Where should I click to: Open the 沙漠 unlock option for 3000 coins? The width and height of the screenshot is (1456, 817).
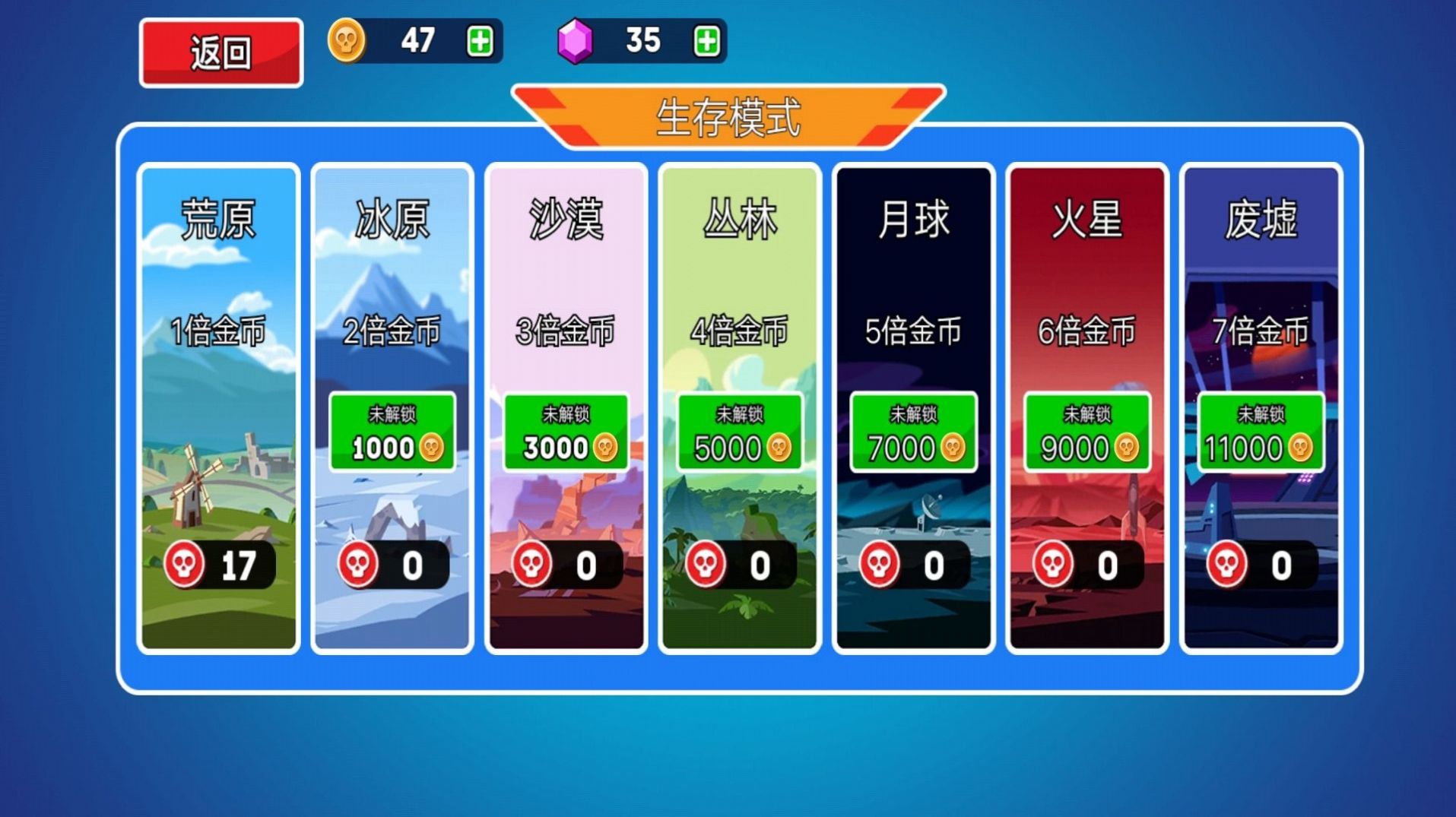pos(566,433)
